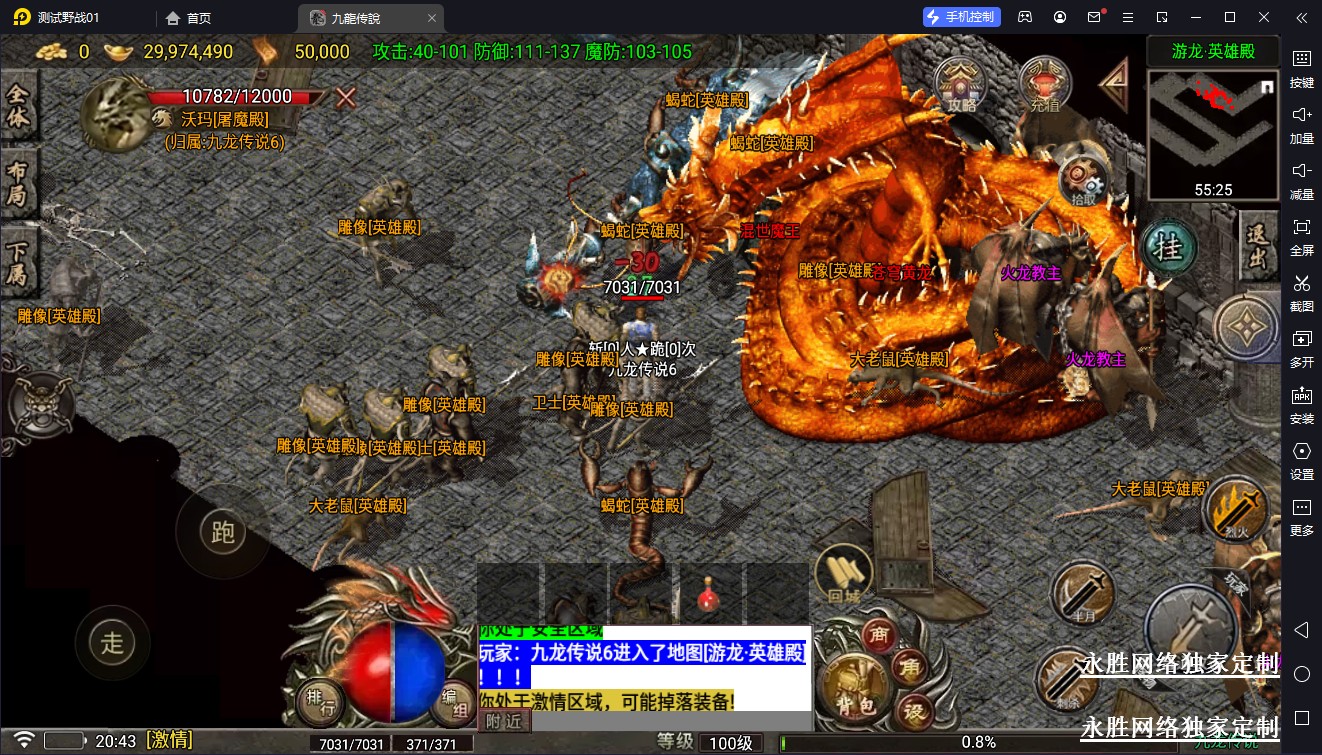Use the 回城 town return scroll
The width and height of the screenshot is (1322, 755).
click(844, 578)
